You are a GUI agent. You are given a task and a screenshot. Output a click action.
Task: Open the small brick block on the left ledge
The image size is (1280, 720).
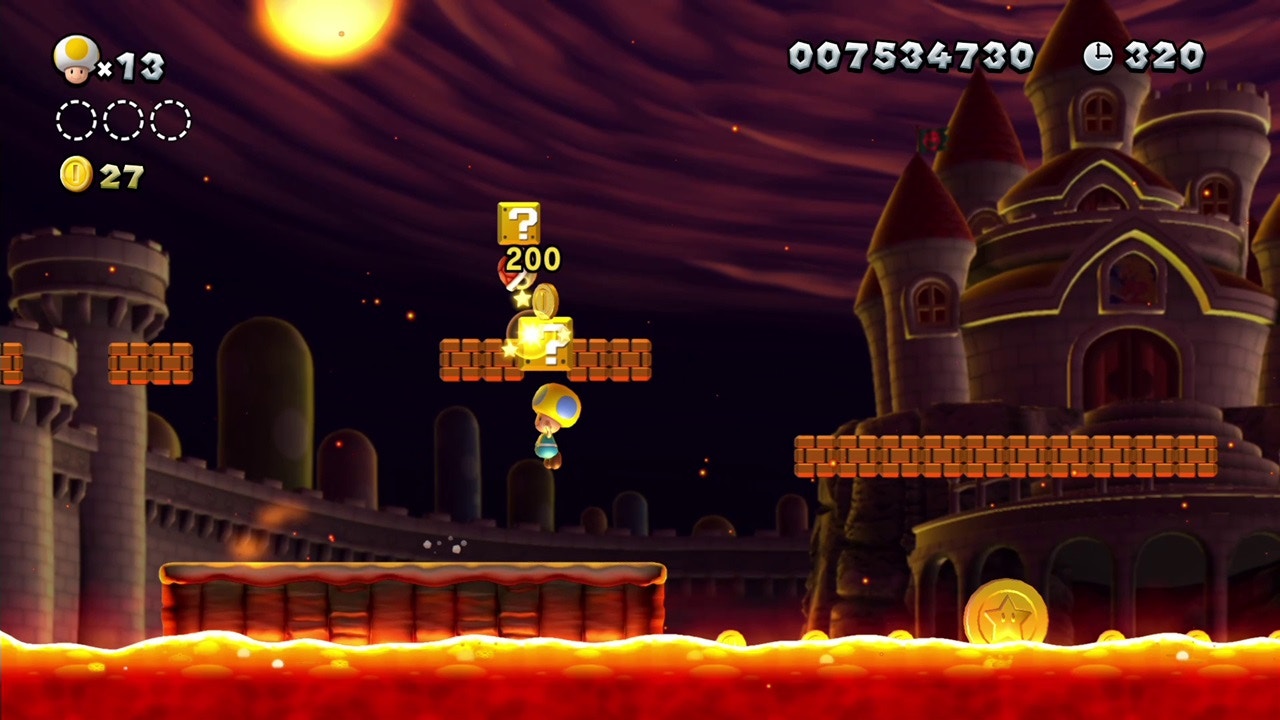[148, 363]
